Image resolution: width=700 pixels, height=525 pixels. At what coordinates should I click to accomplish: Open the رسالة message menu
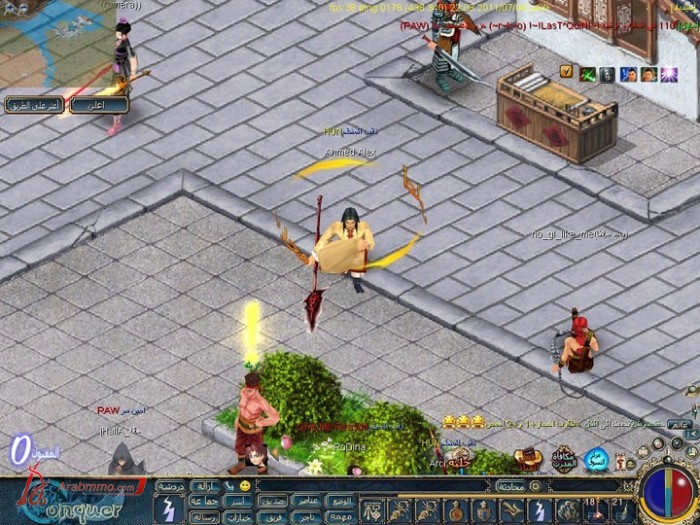tap(204, 516)
